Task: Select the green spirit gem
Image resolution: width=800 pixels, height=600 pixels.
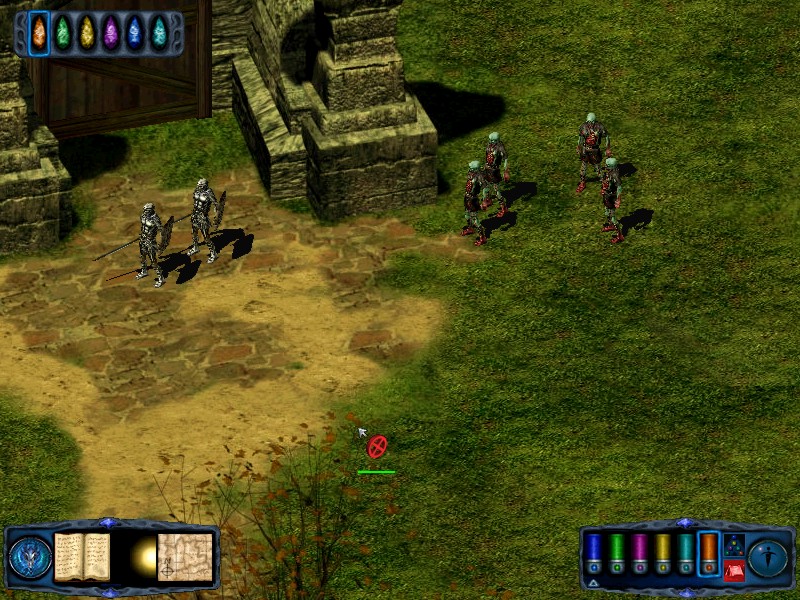Action: [x=63, y=32]
